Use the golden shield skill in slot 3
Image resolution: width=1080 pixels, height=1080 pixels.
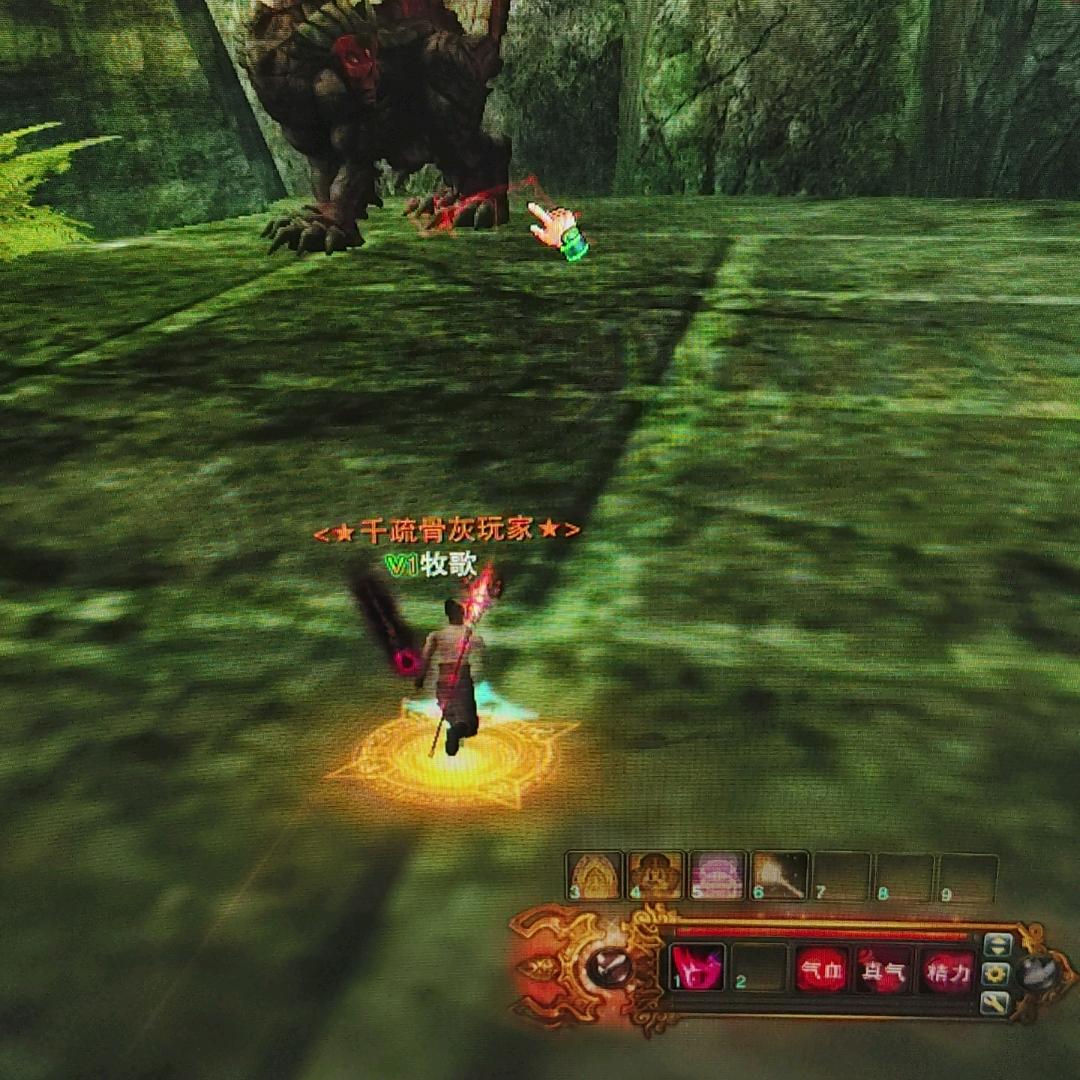click(x=594, y=876)
